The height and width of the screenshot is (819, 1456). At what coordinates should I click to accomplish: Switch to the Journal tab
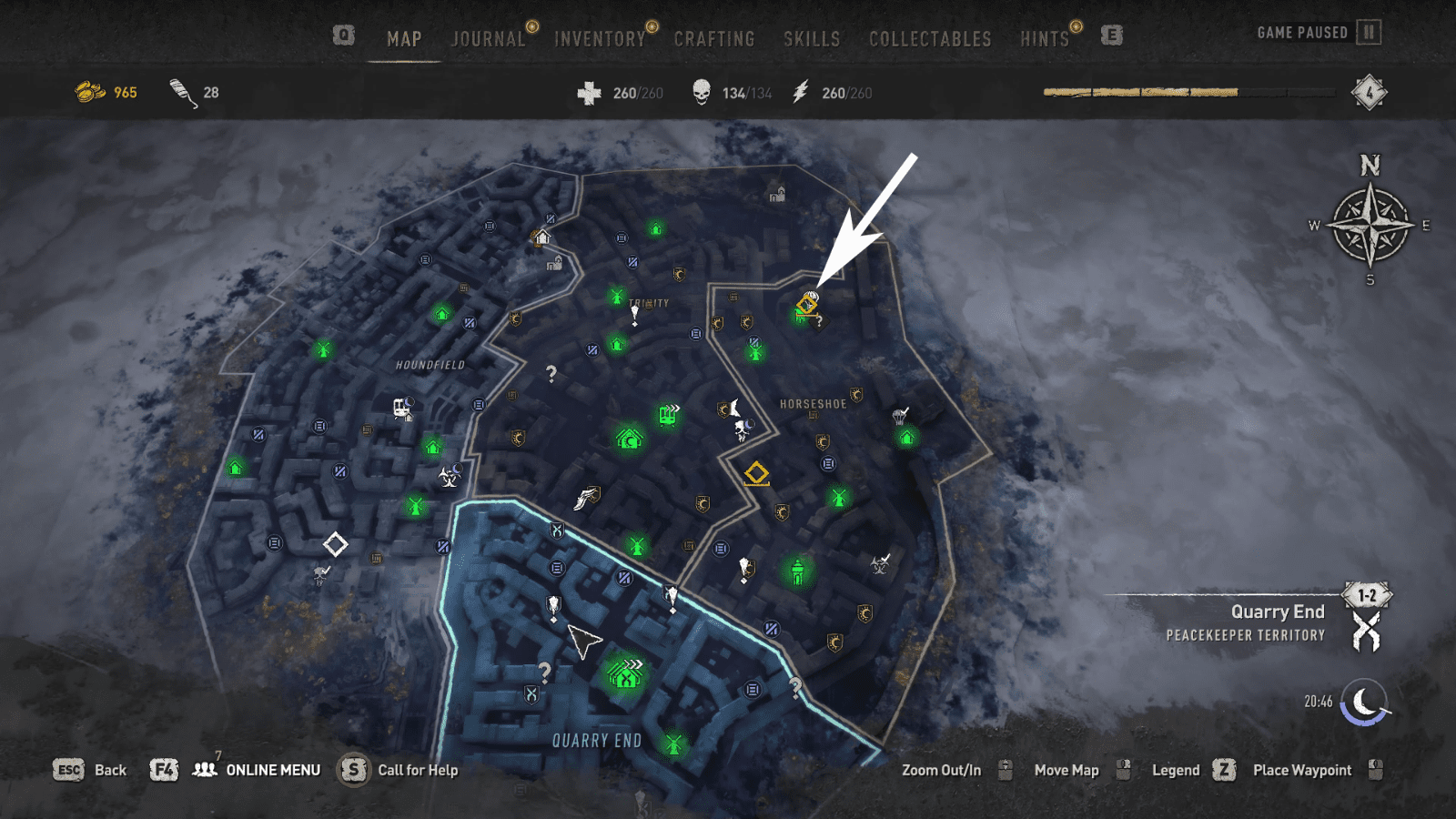pyautogui.click(x=488, y=38)
